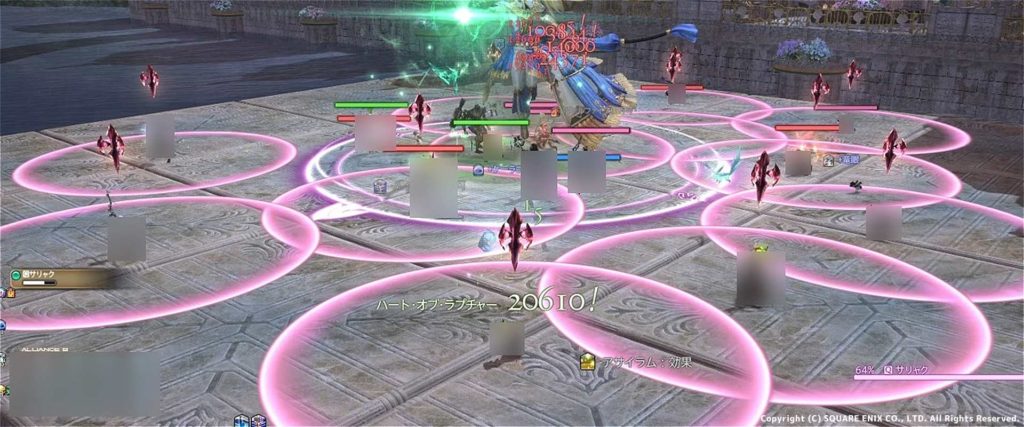This screenshot has height=427, width=1024.
Task: Click the Alliance B member list panel
Action: [82, 381]
